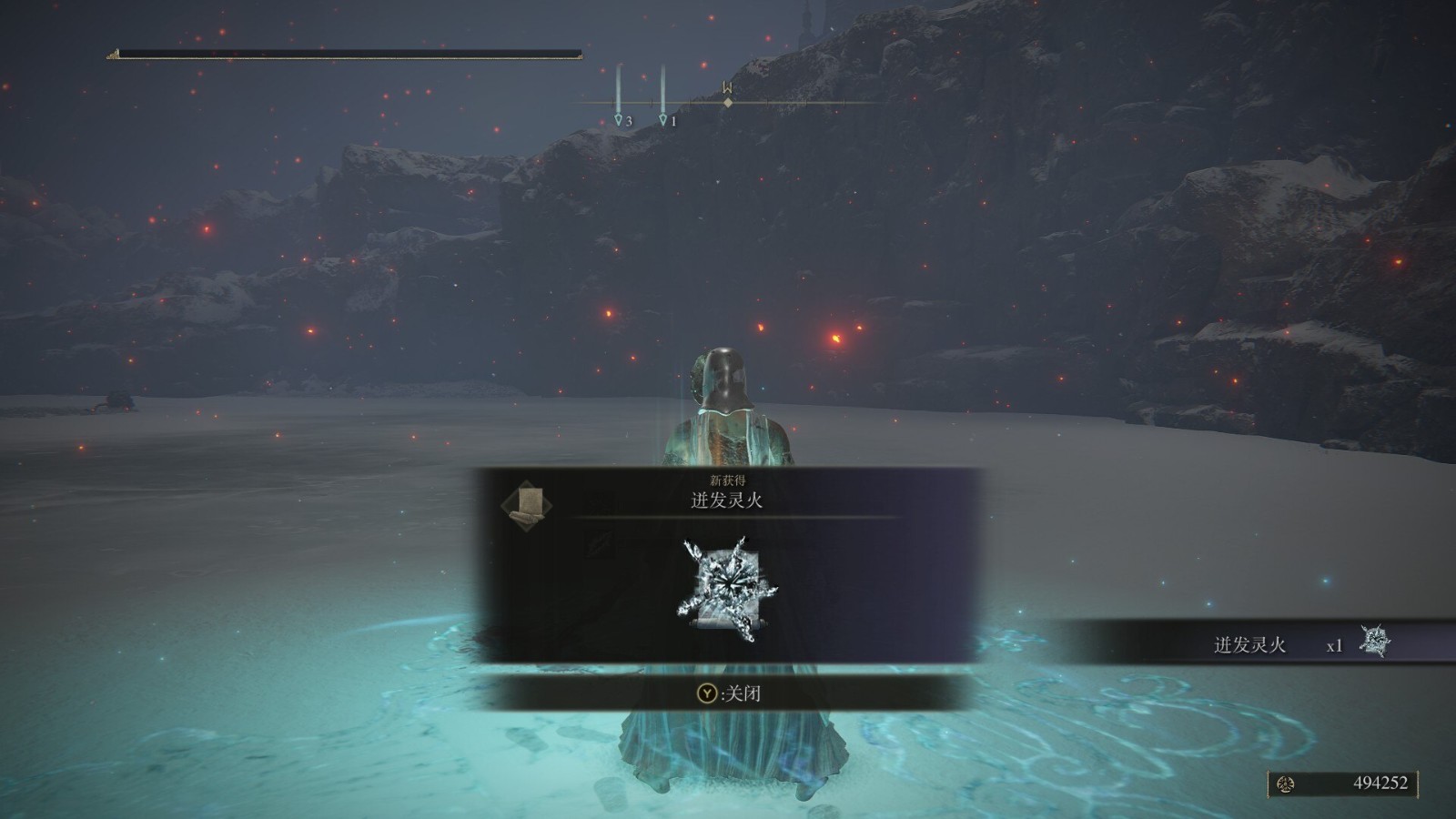
Task: Click the scroll category icon in the popup header
Action: pyautogui.click(x=526, y=504)
